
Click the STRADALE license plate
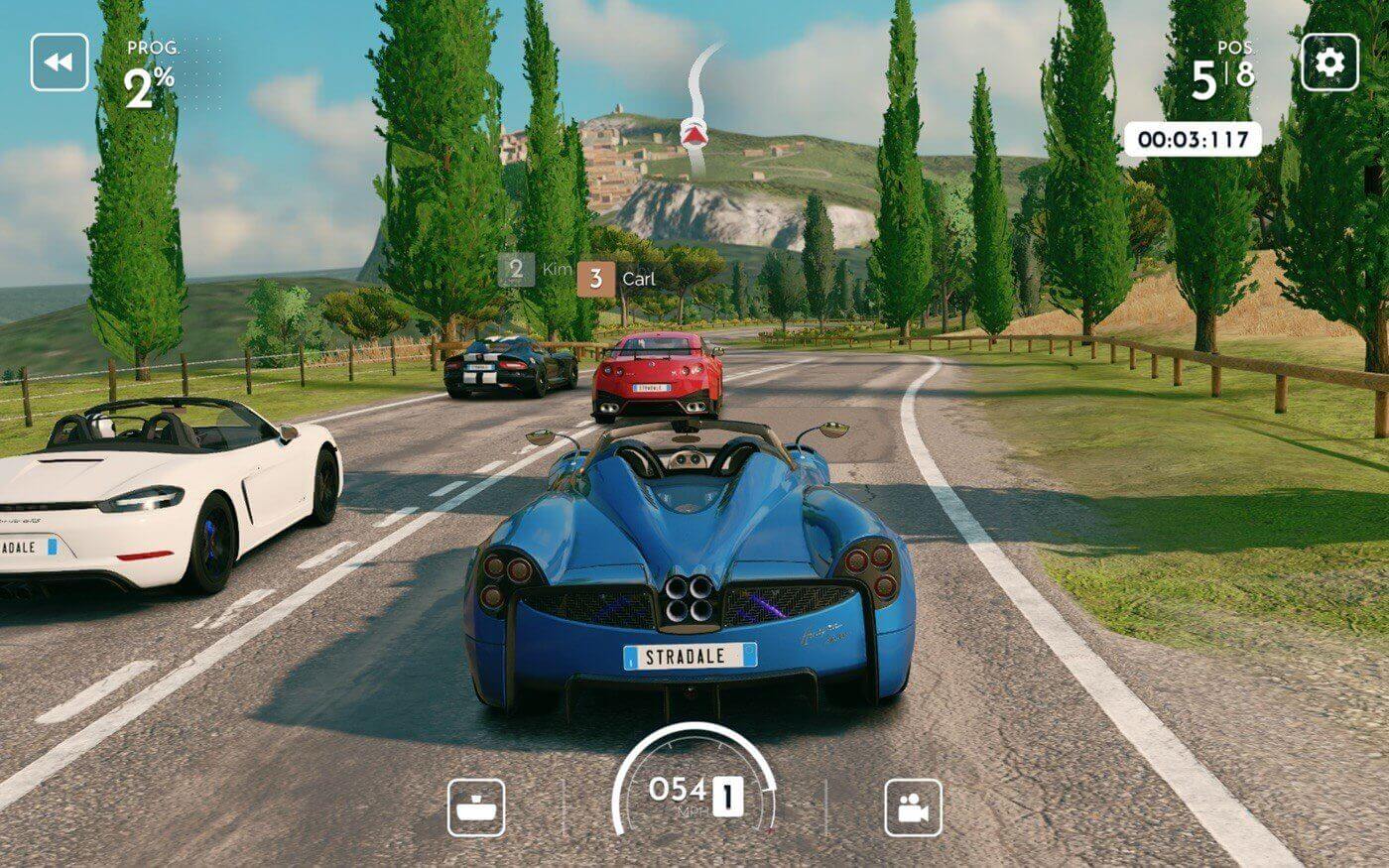pos(692,655)
